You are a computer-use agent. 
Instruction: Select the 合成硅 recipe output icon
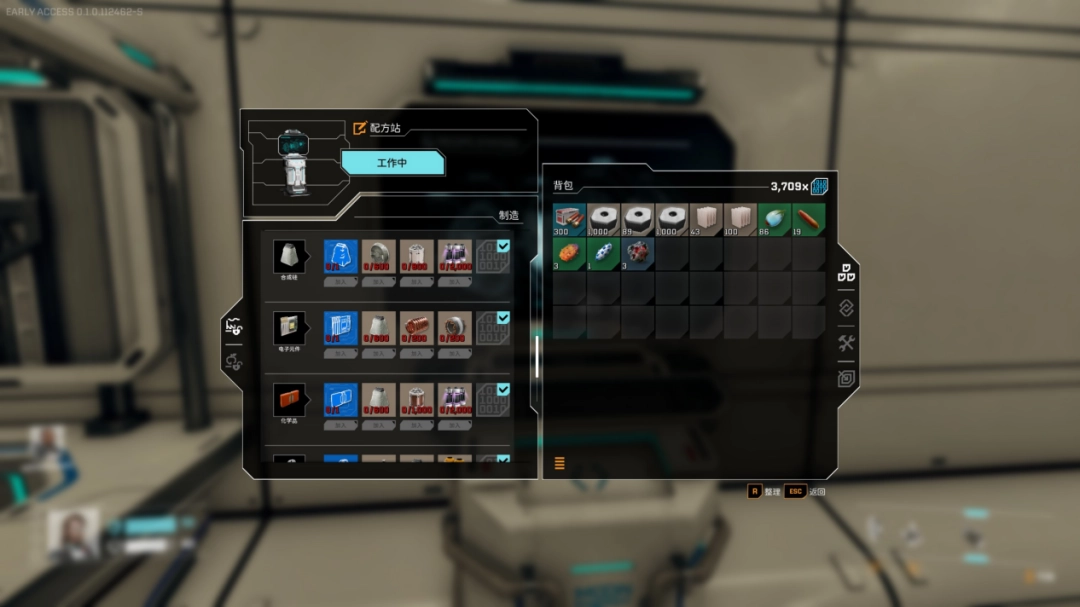click(289, 256)
